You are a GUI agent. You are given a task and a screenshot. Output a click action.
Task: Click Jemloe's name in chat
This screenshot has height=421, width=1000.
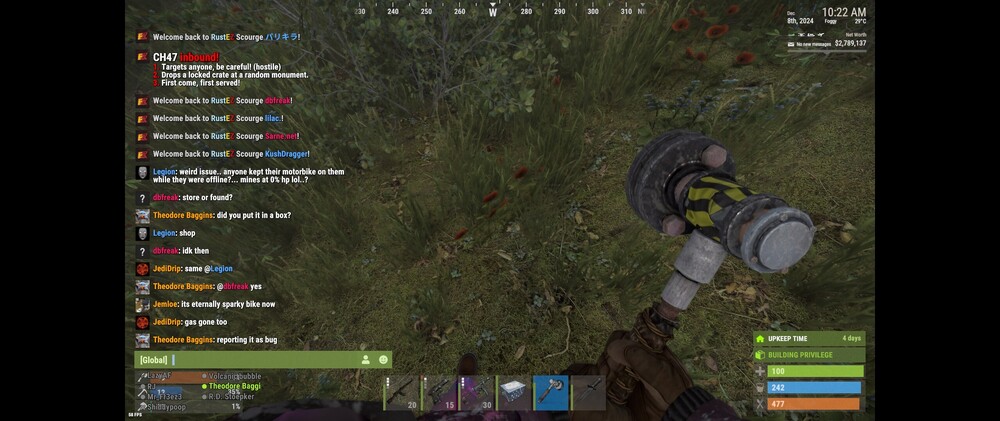pos(166,304)
